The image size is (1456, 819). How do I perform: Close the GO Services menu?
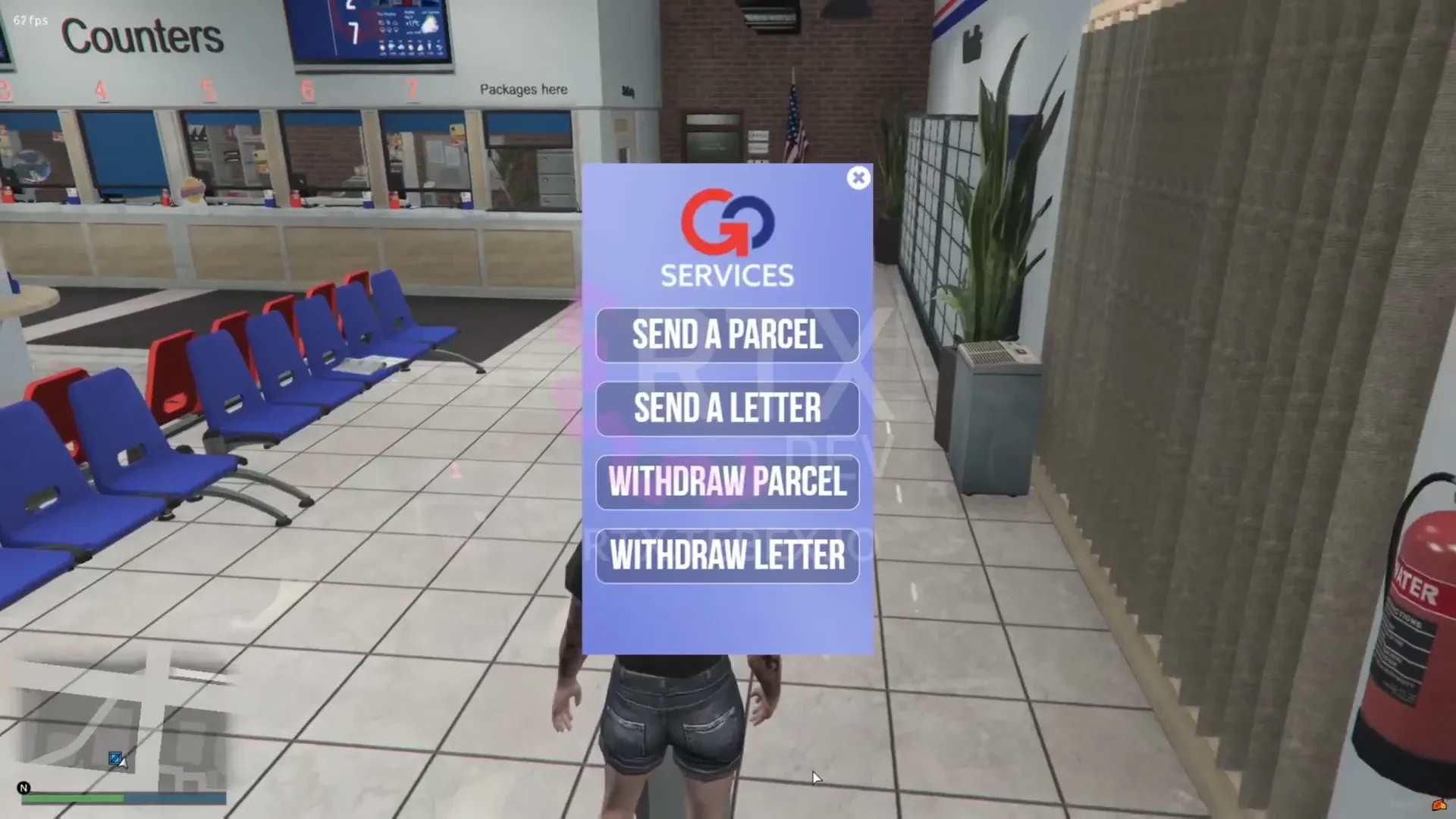[858, 178]
